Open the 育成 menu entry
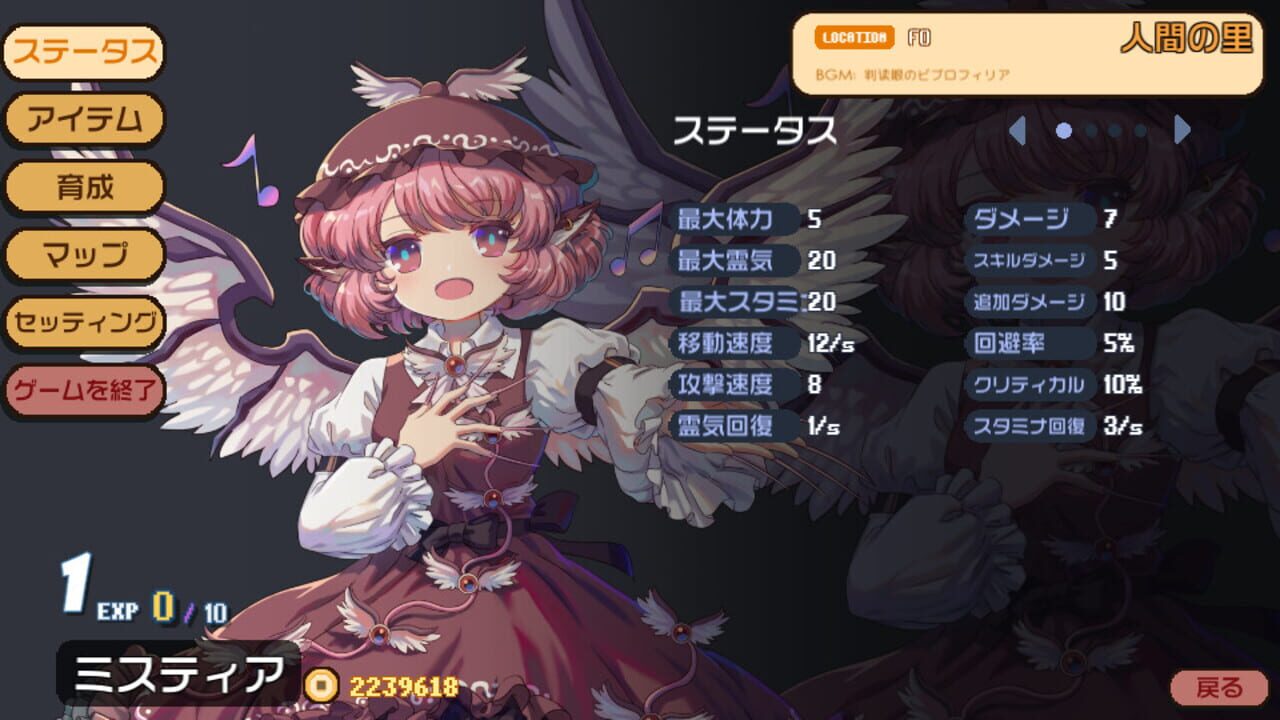Screen dimensions: 1280x720 [83, 187]
